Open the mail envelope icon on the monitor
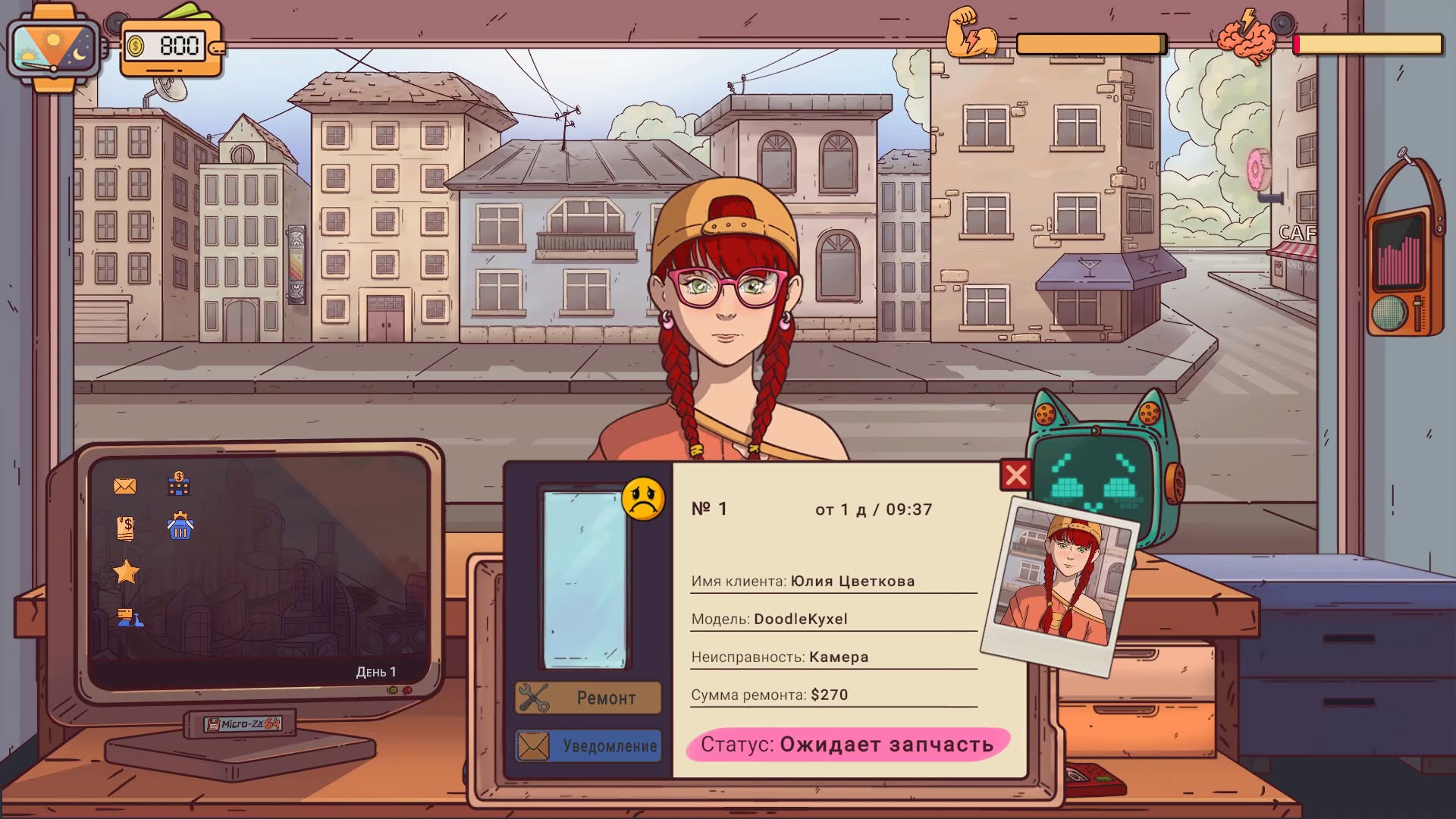Screen dimensions: 1456x819 click(x=125, y=486)
